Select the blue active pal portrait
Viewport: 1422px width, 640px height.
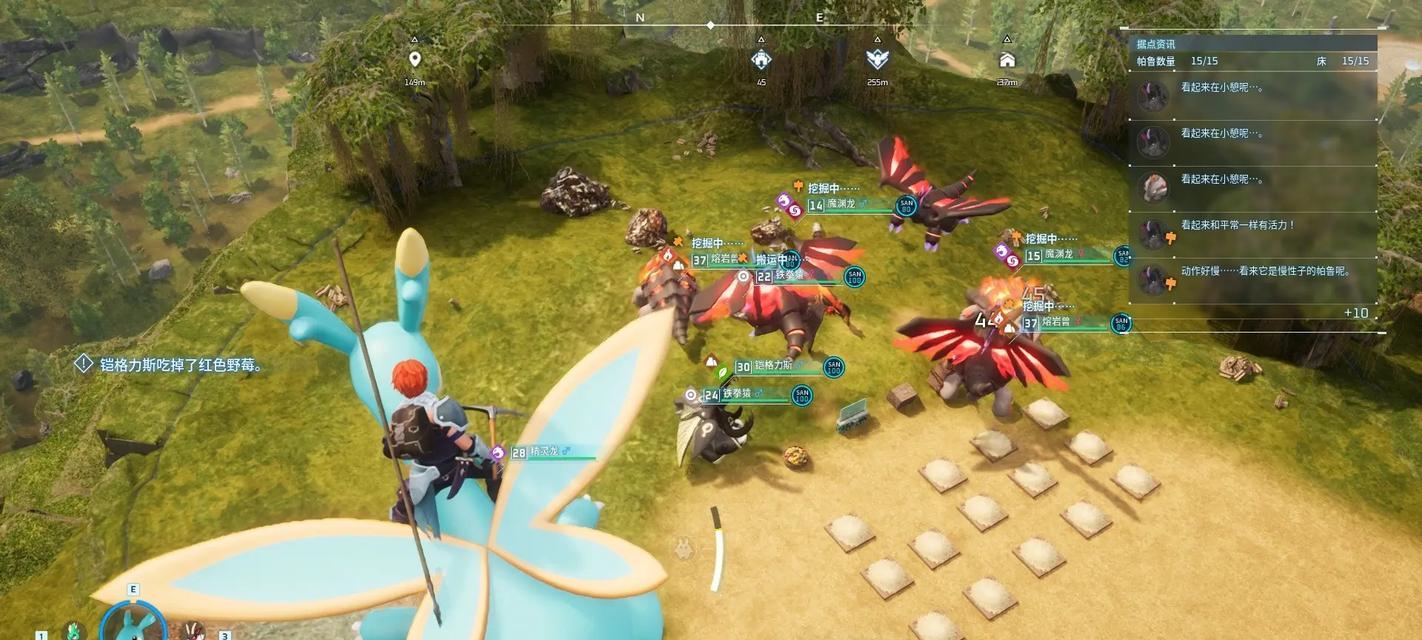[133, 624]
